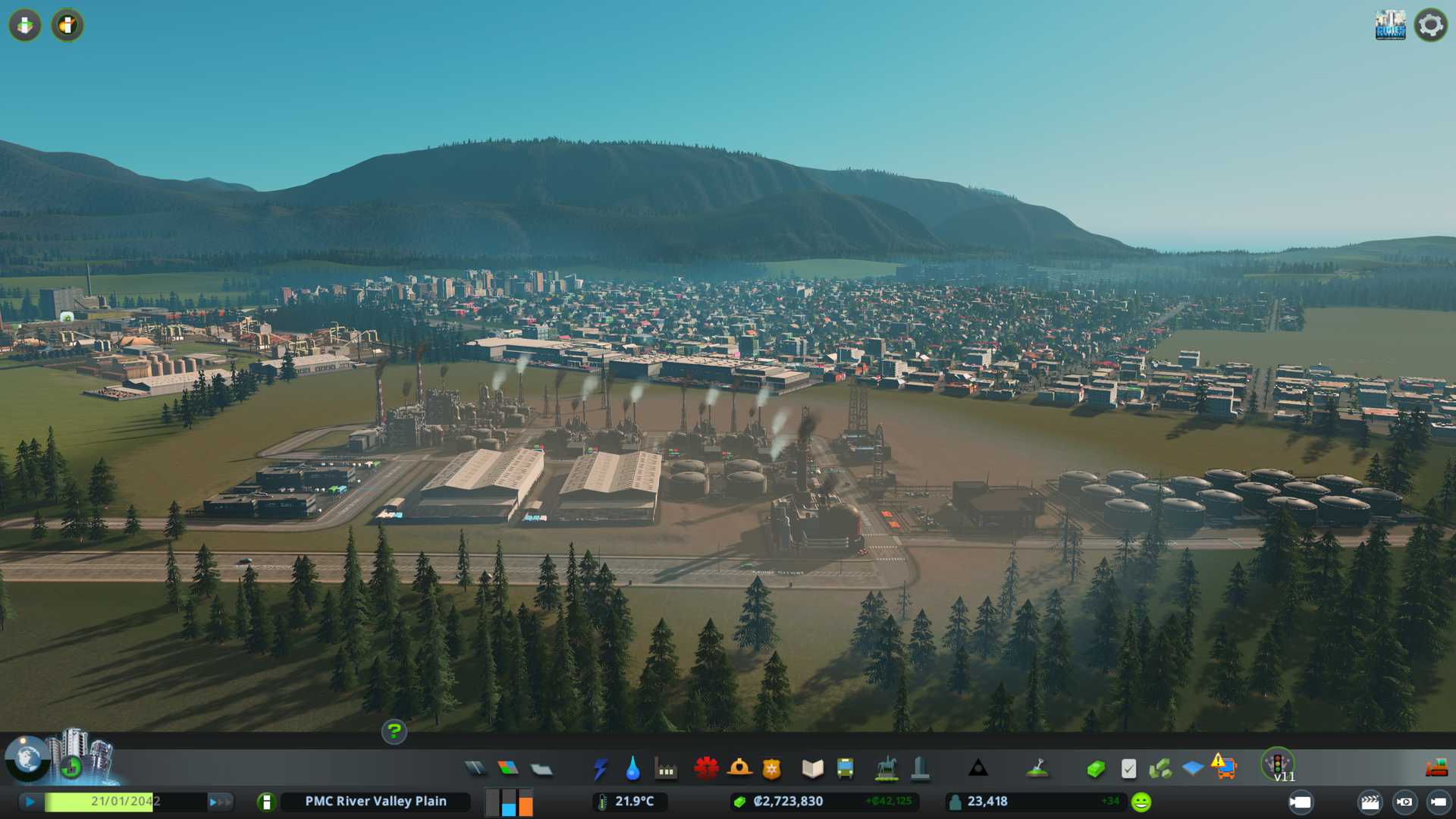Screen dimensions: 1456x819
Task: Open the Education book menu
Action: click(812, 769)
